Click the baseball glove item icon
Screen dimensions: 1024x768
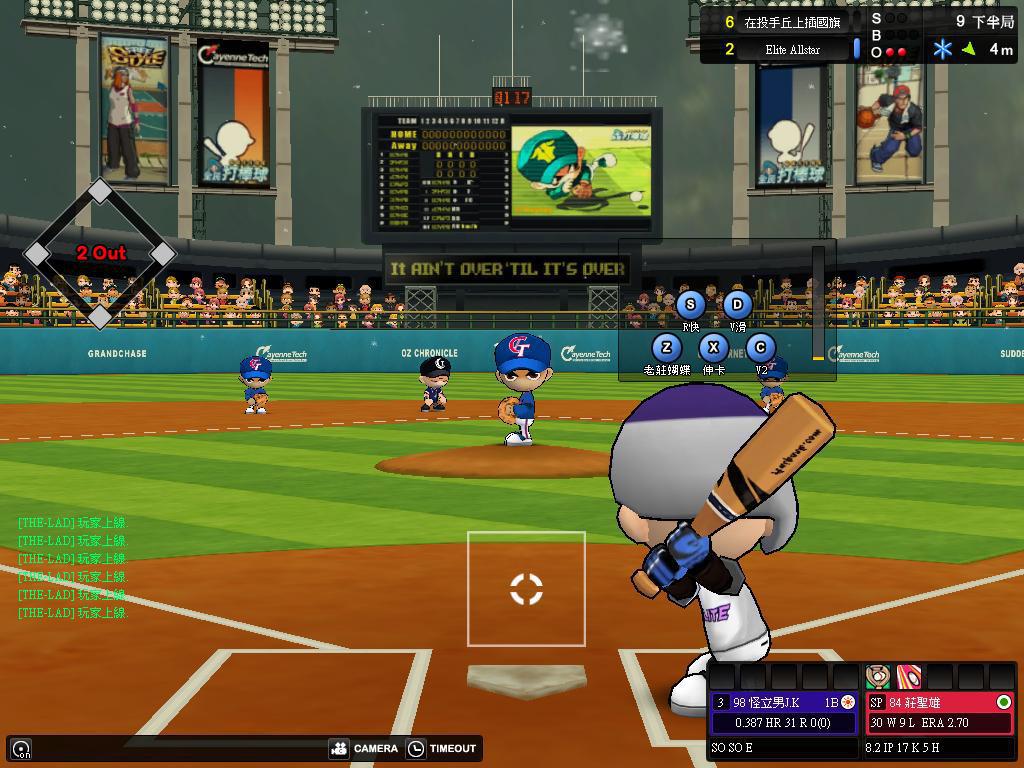pyautogui.click(x=878, y=676)
